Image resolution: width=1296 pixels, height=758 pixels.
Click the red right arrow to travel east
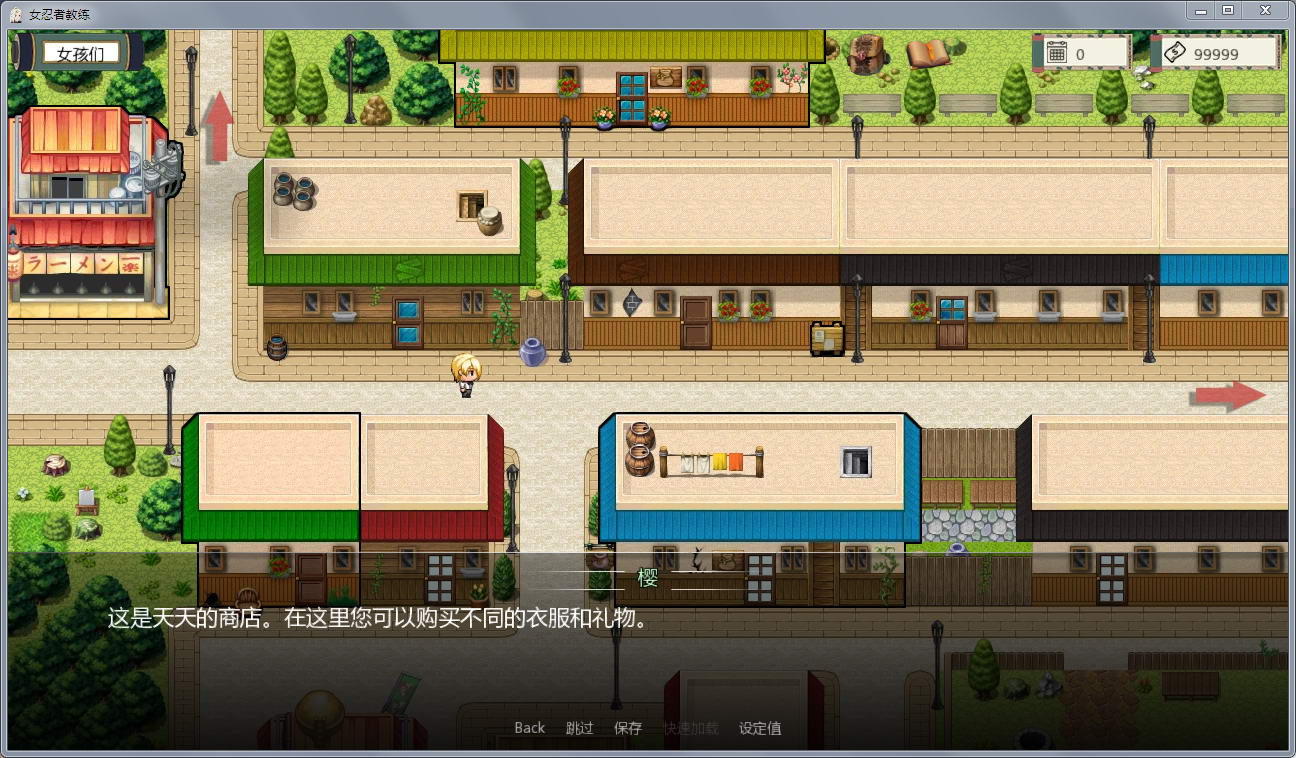click(x=1230, y=394)
